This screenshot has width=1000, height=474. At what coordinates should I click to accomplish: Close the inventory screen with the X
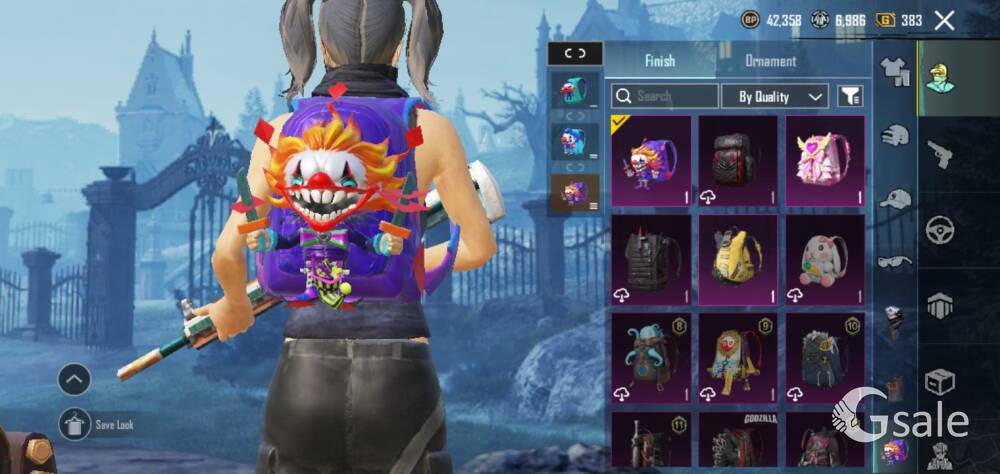click(944, 20)
